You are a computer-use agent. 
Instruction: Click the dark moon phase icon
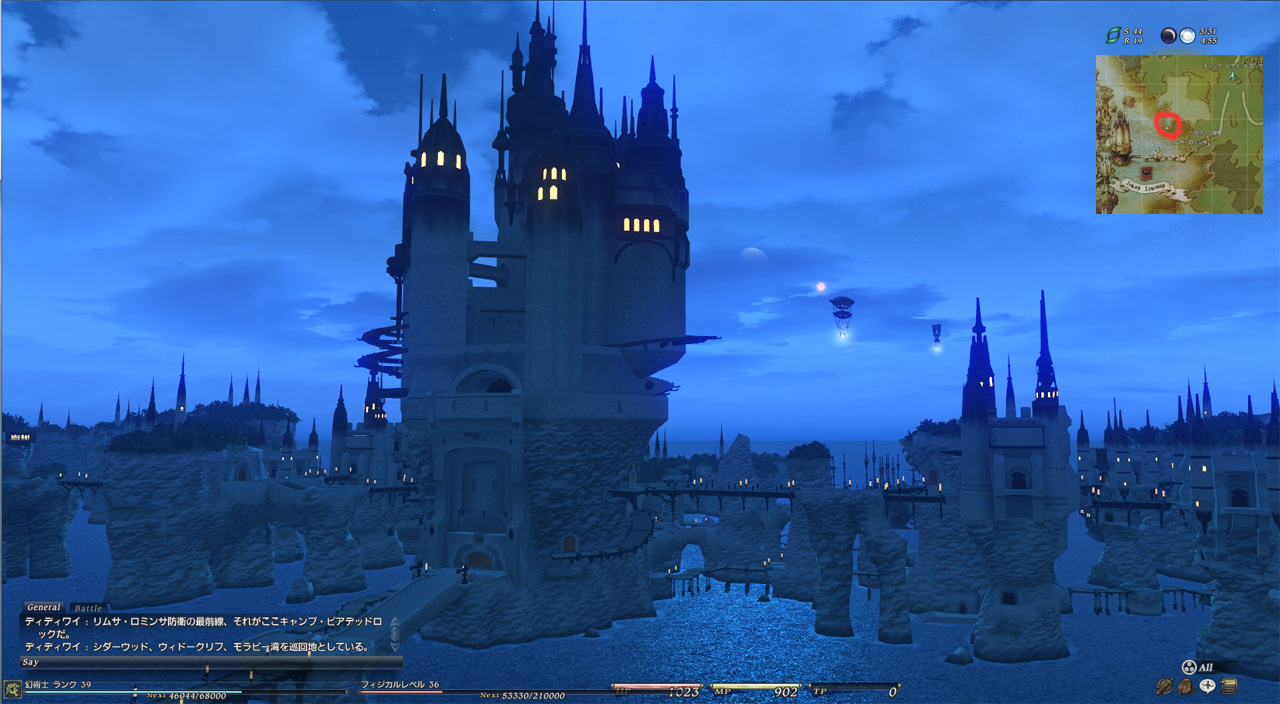pos(1168,35)
